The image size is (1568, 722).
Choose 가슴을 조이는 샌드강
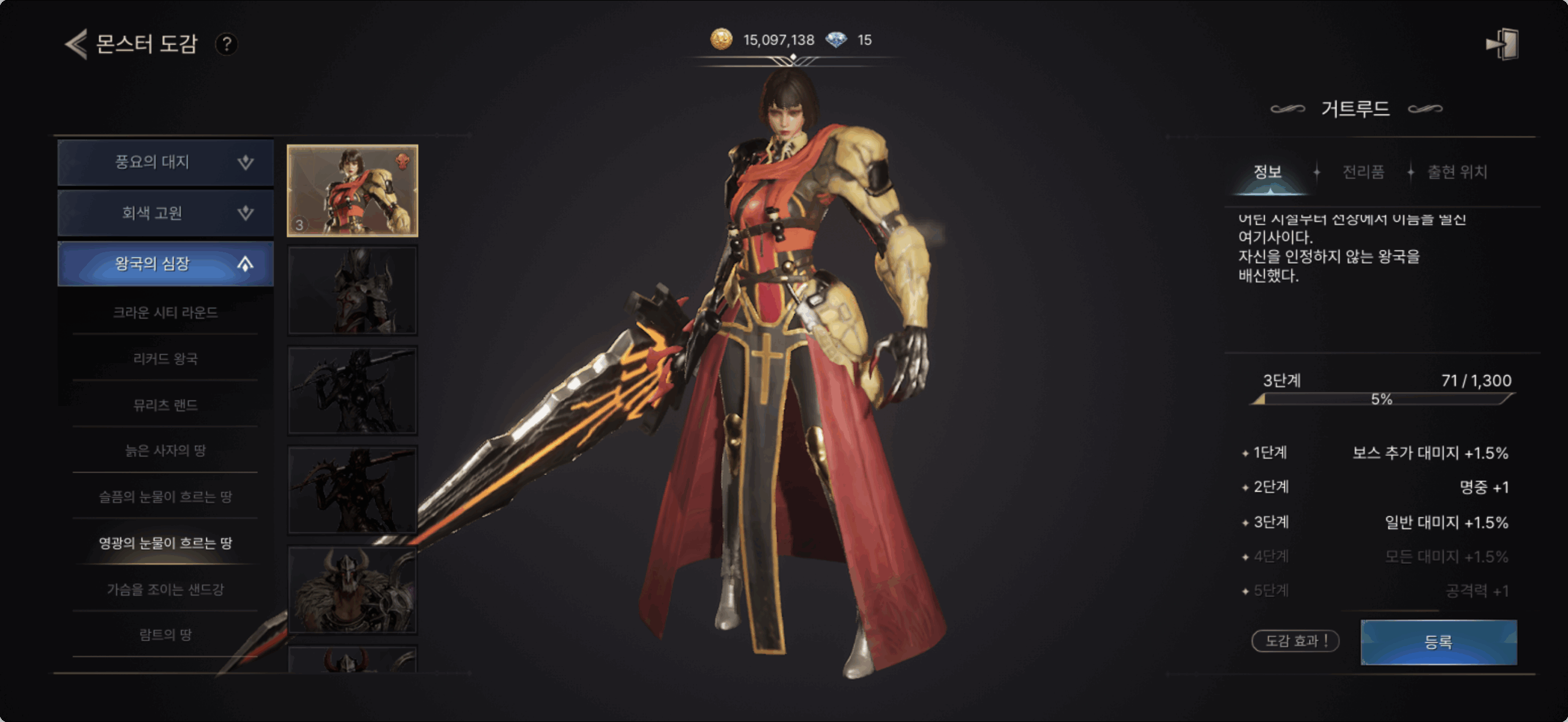point(165,590)
